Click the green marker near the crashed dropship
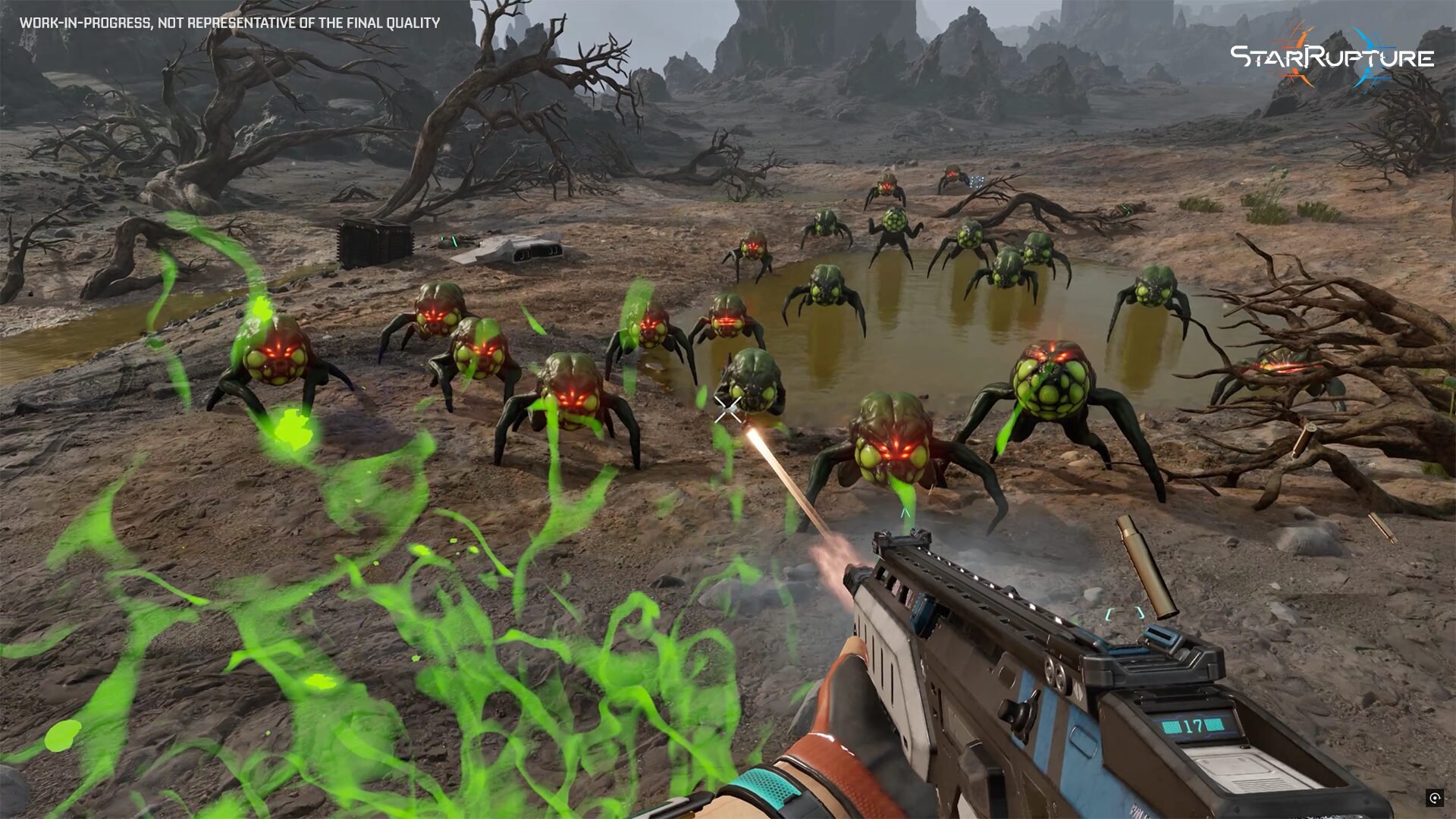The height and width of the screenshot is (819, 1456). (453, 241)
